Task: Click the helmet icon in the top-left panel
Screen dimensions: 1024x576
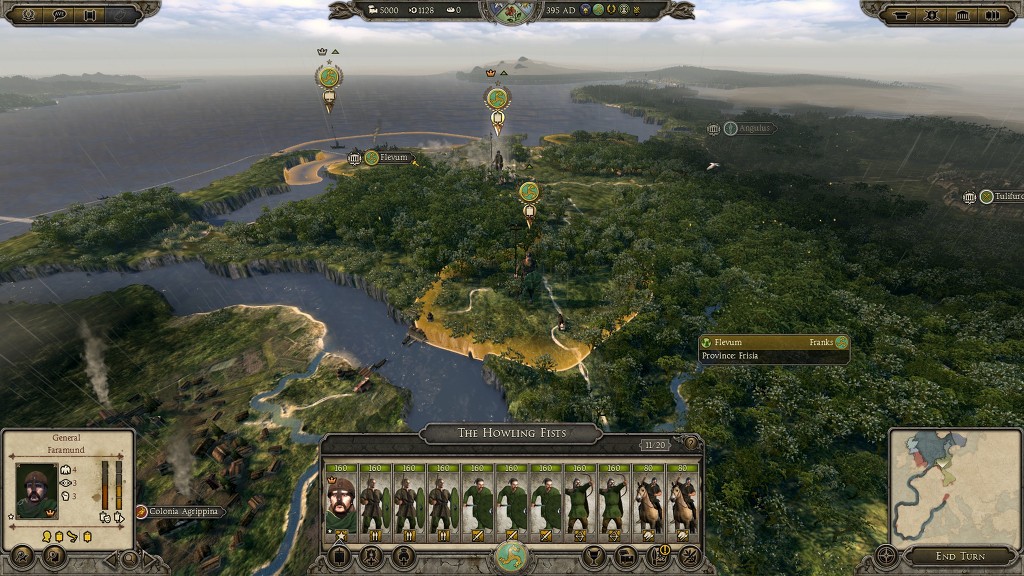Action: [x=27, y=14]
